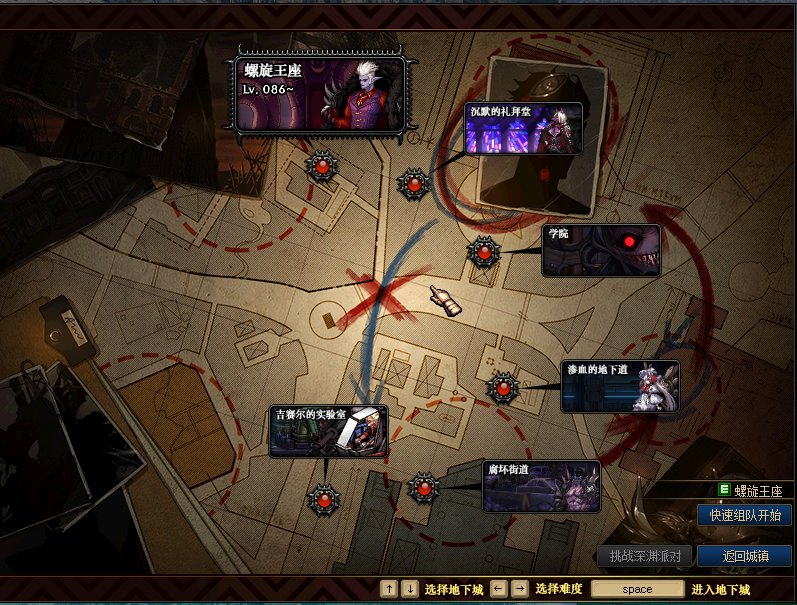This screenshot has width=797, height=605.
Task: Select the 螺旋王座 Lv.086 dungeon card
Action: pyautogui.click(x=320, y=94)
